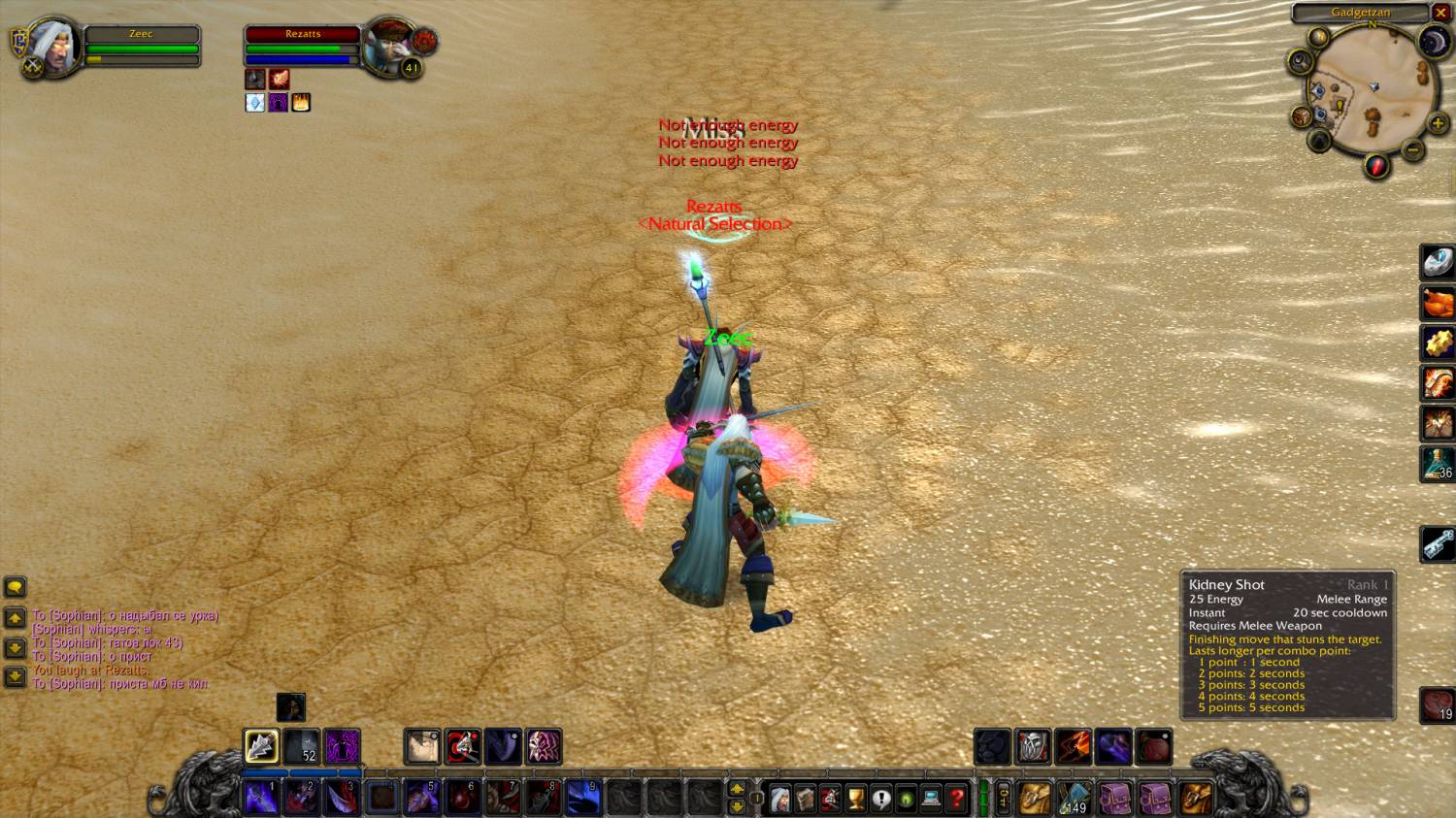Open the character info micro button
1456x818 pixels.
779,798
